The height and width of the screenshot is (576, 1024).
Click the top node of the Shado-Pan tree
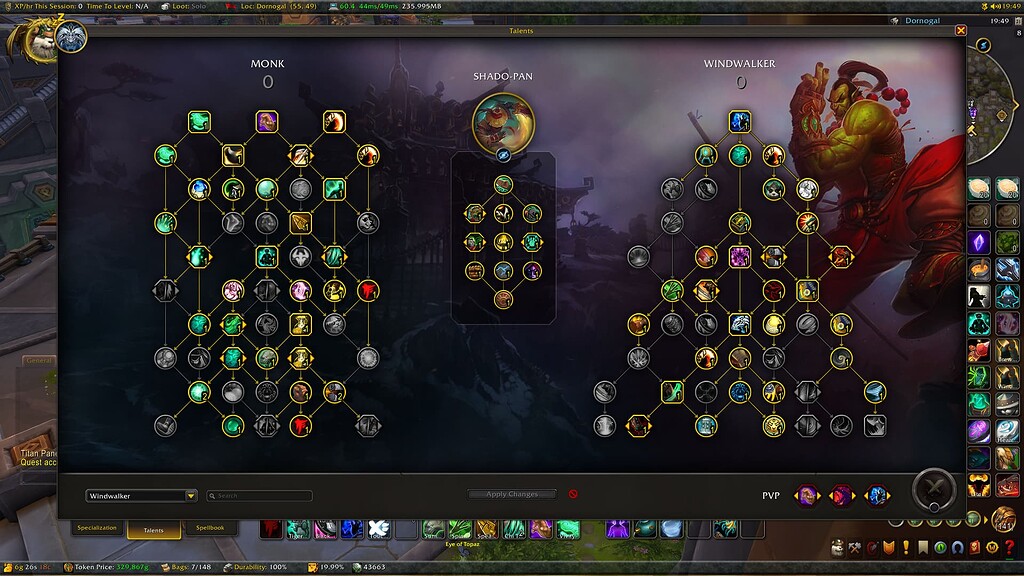click(x=503, y=184)
